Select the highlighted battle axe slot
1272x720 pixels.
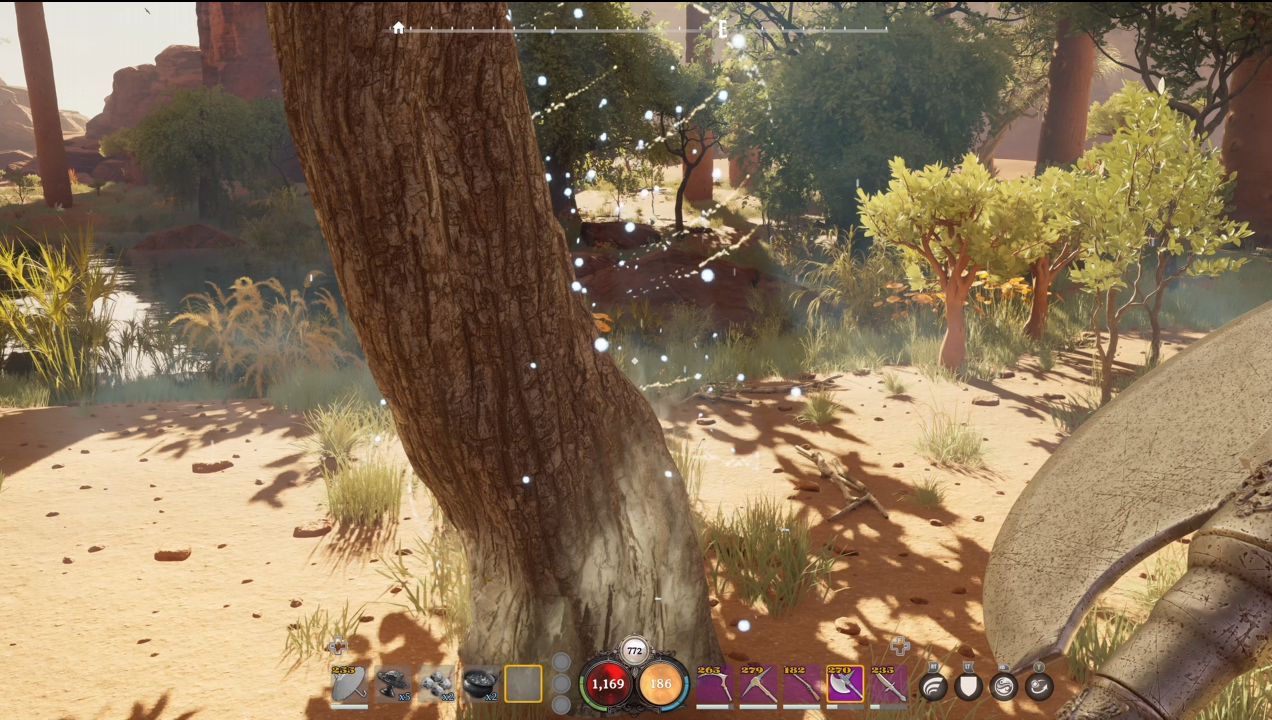click(845, 686)
